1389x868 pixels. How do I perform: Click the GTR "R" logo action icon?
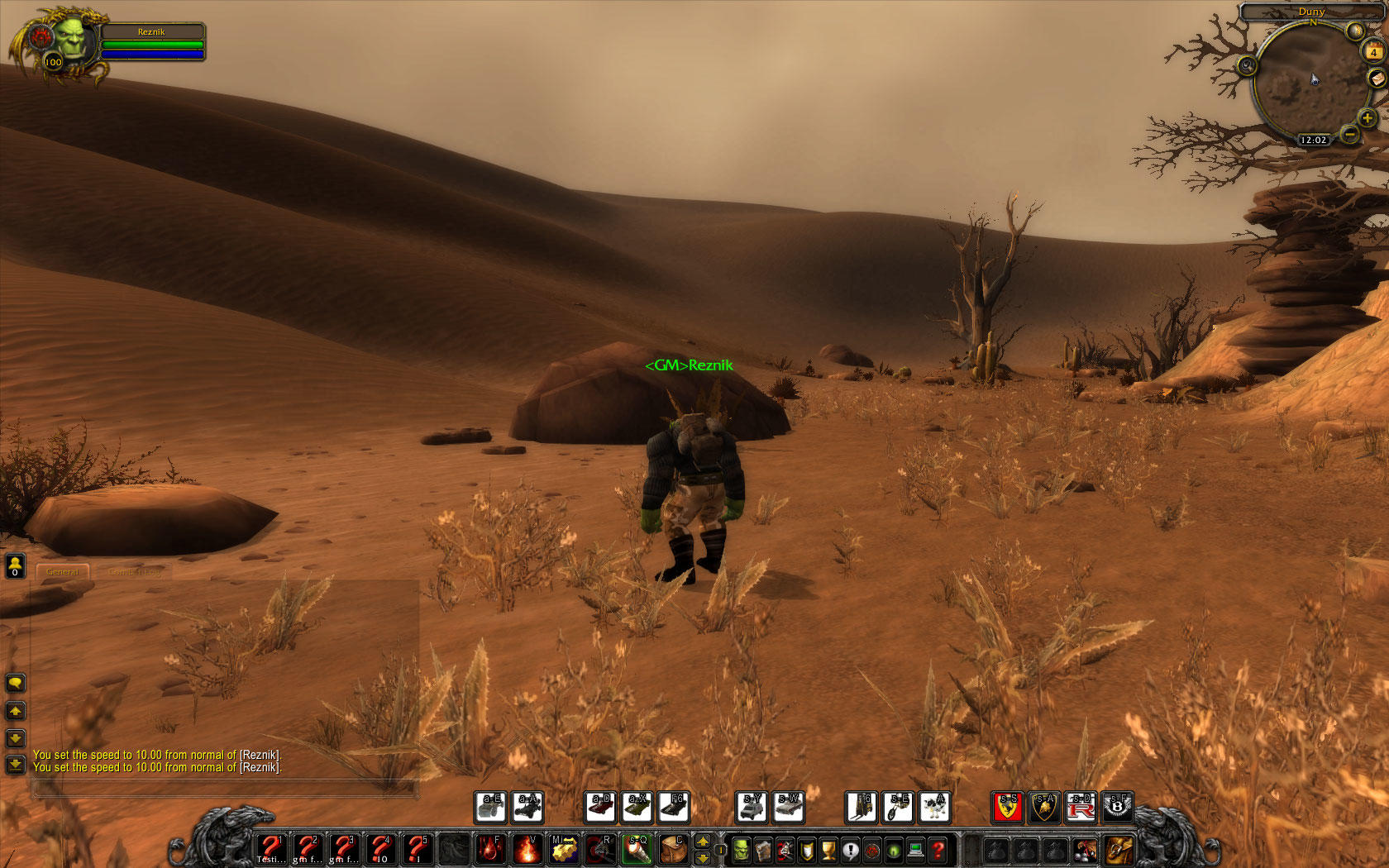[1081, 807]
